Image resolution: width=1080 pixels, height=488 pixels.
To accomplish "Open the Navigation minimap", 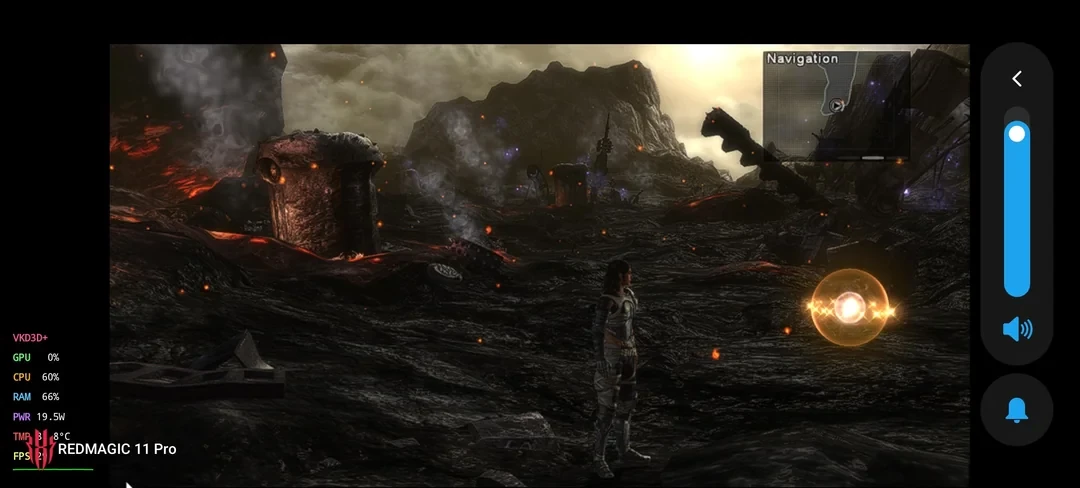I will tap(836, 105).
